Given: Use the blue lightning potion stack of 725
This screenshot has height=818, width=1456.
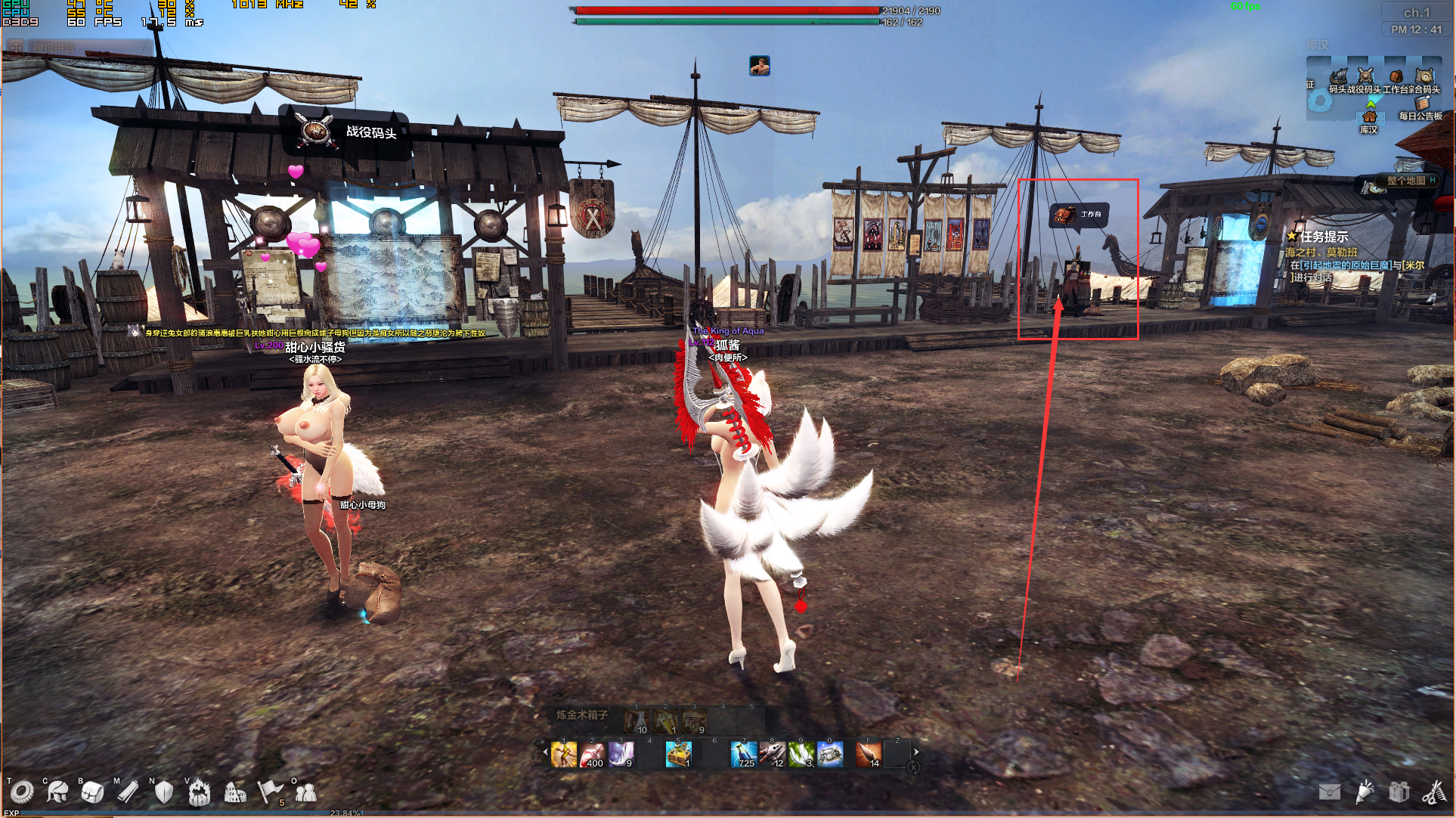Looking at the screenshot, I should pyautogui.click(x=744, y=754).
